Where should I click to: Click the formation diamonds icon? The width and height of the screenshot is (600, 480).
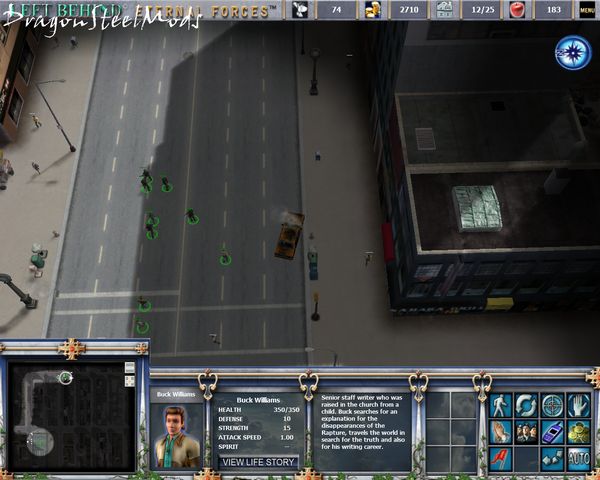pyautogui.click(x=552, y=458)
